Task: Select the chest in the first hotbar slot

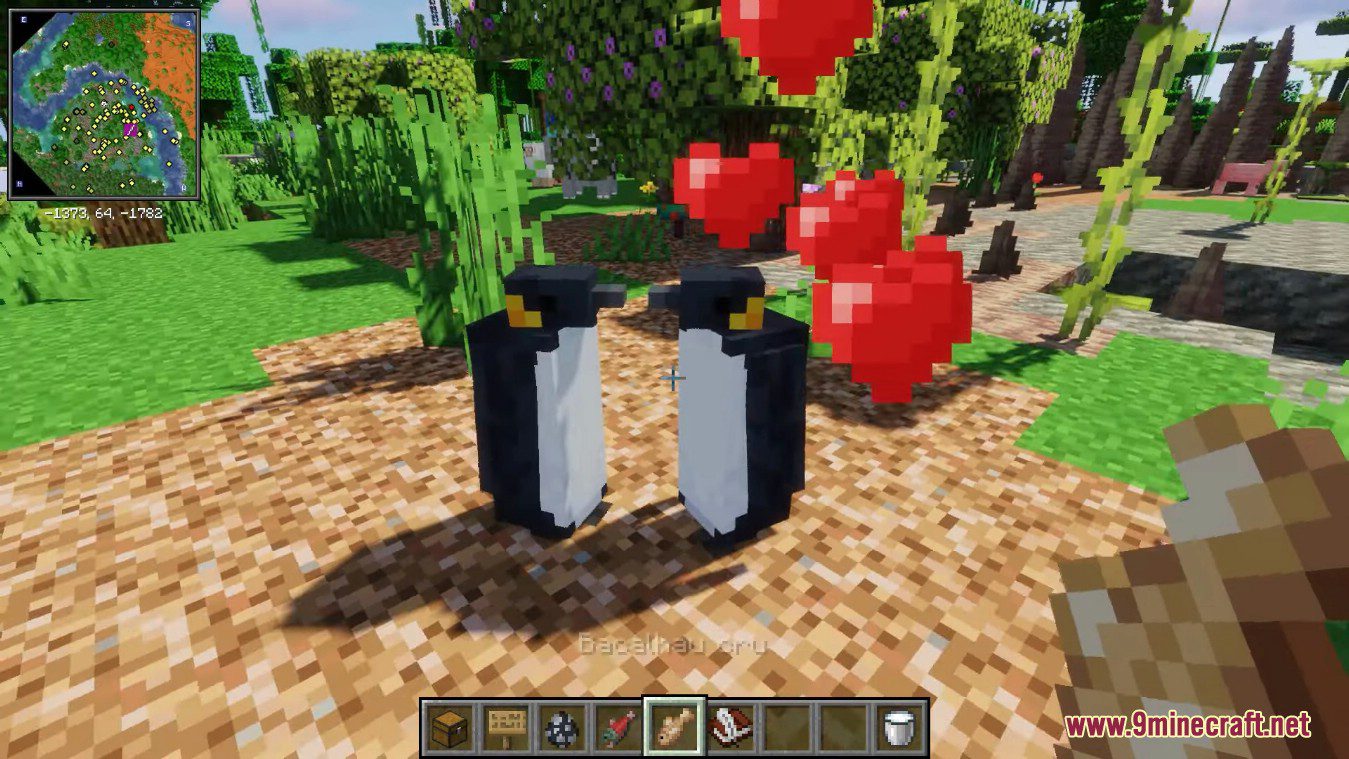Action: (448, 727)
